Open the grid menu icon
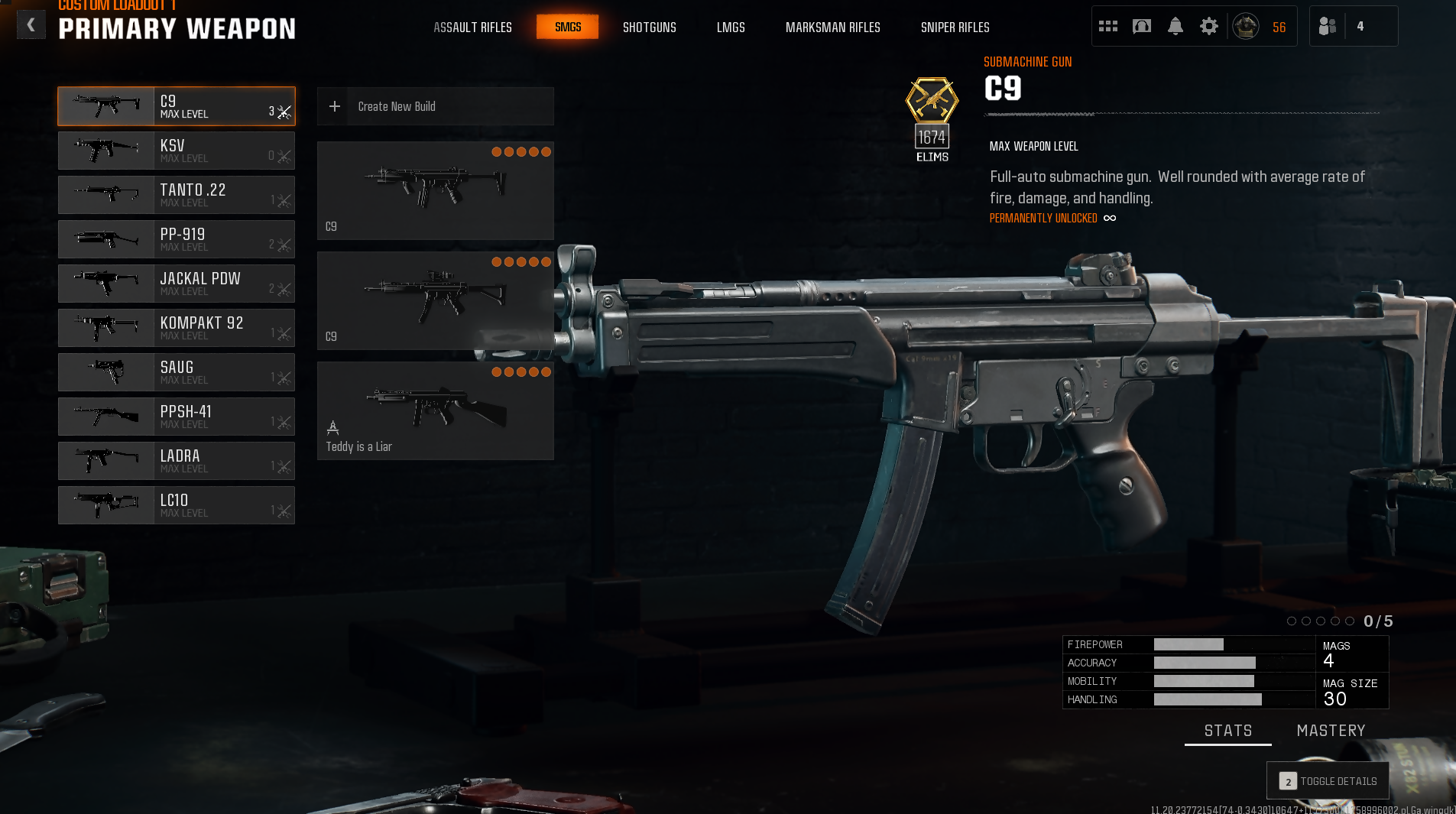The height and width of the screenshot is (814, 1456). click(x=1107, y=27)
